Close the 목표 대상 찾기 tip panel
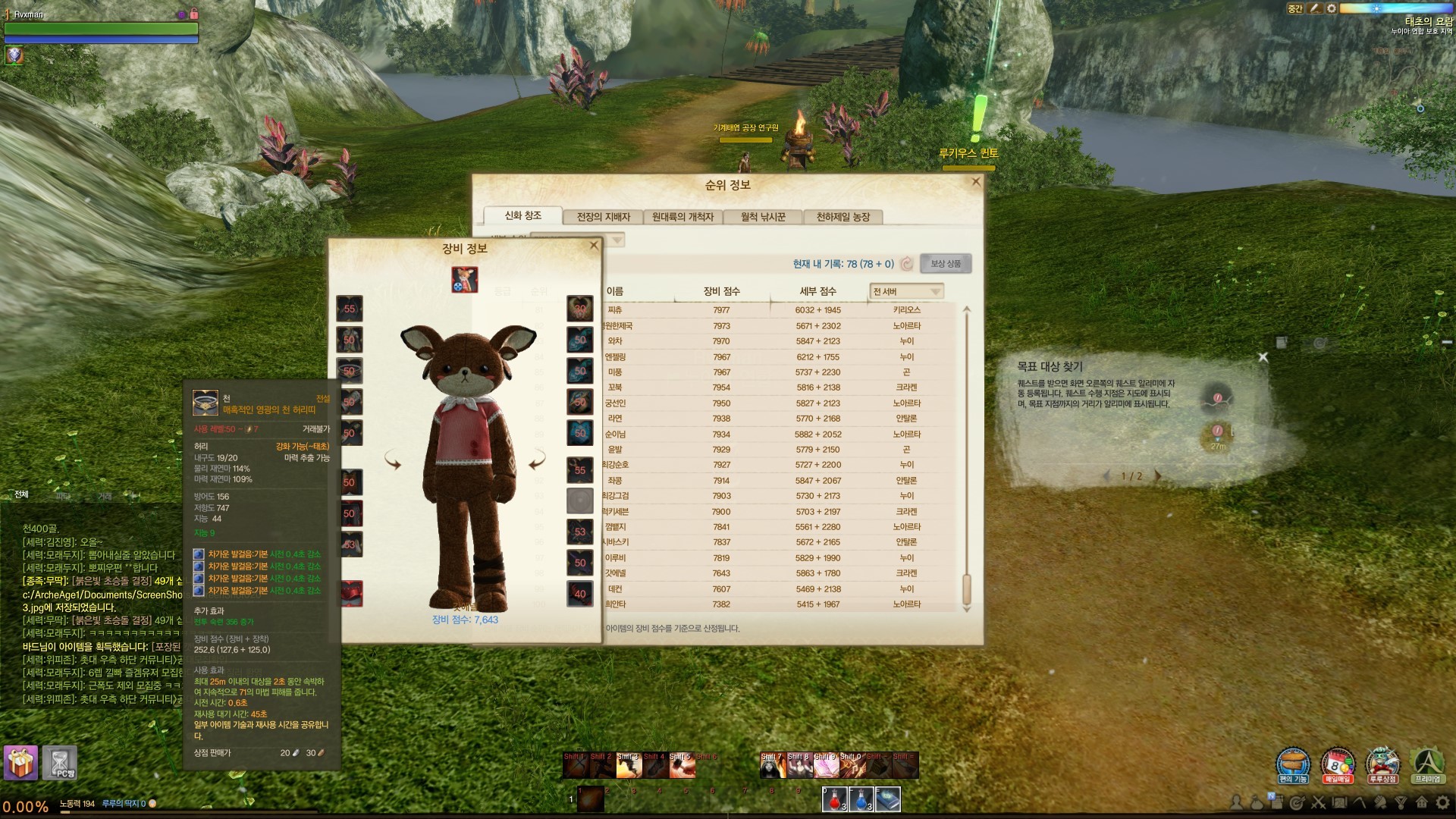 pos(1263,357)
